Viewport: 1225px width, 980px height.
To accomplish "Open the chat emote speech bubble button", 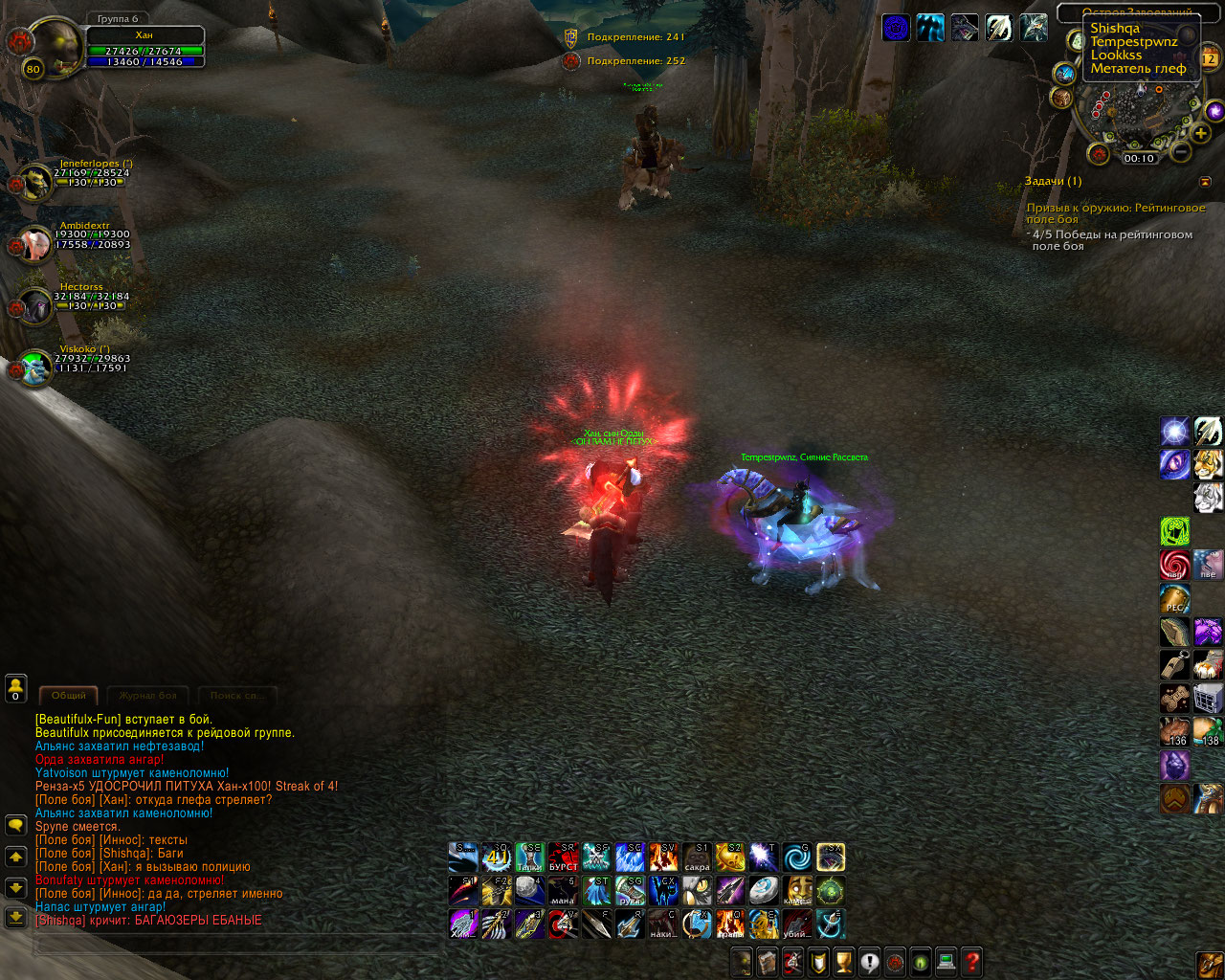I will pos(15,824).
